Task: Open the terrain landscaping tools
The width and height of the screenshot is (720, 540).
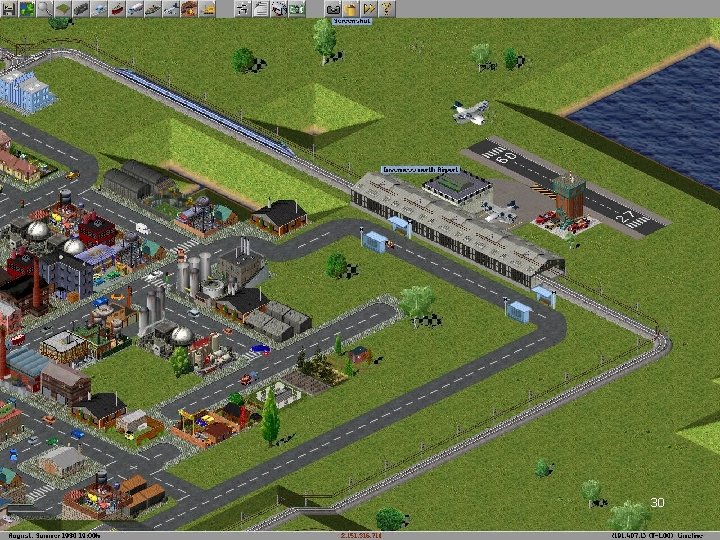Action: (x=64, y=9)
